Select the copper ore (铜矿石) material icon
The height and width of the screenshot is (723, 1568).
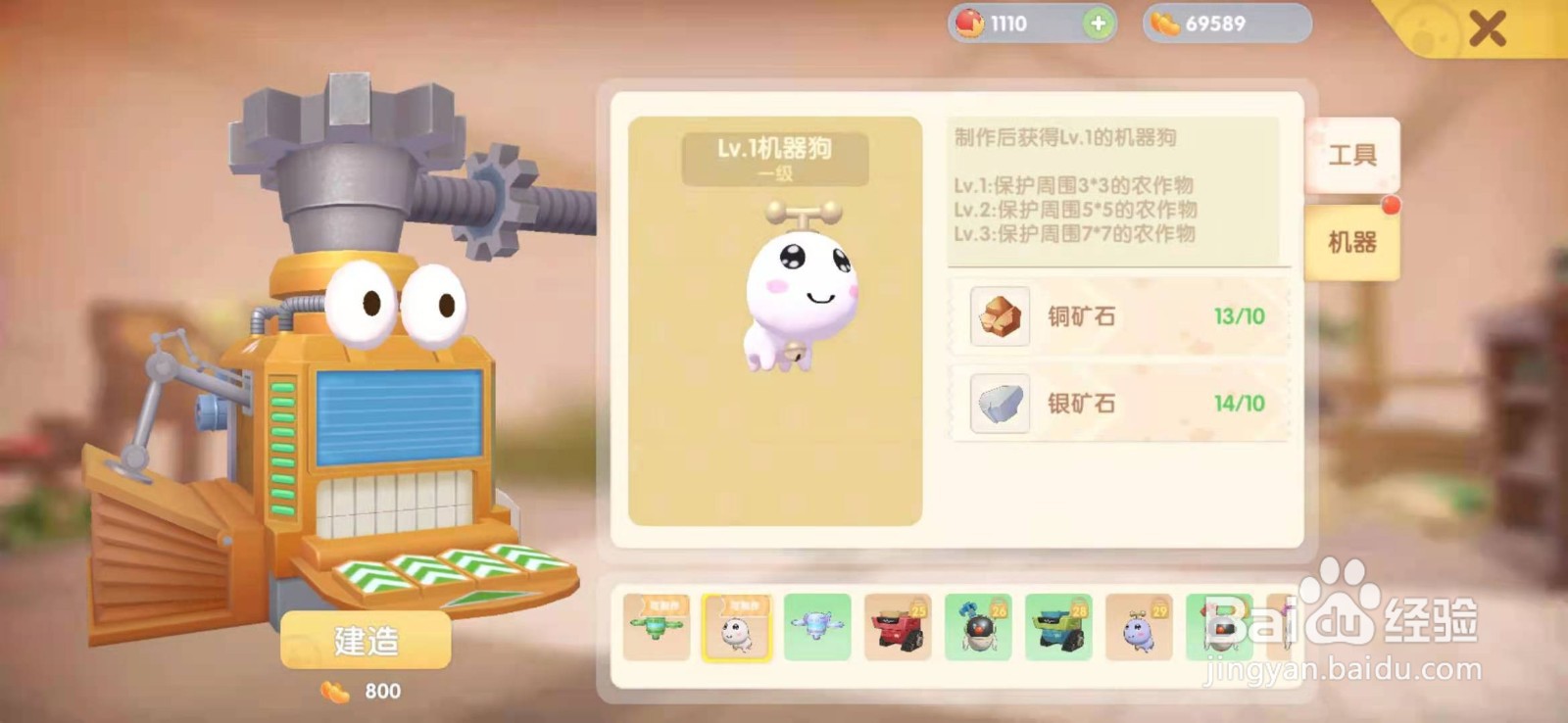click(1000, 316)
